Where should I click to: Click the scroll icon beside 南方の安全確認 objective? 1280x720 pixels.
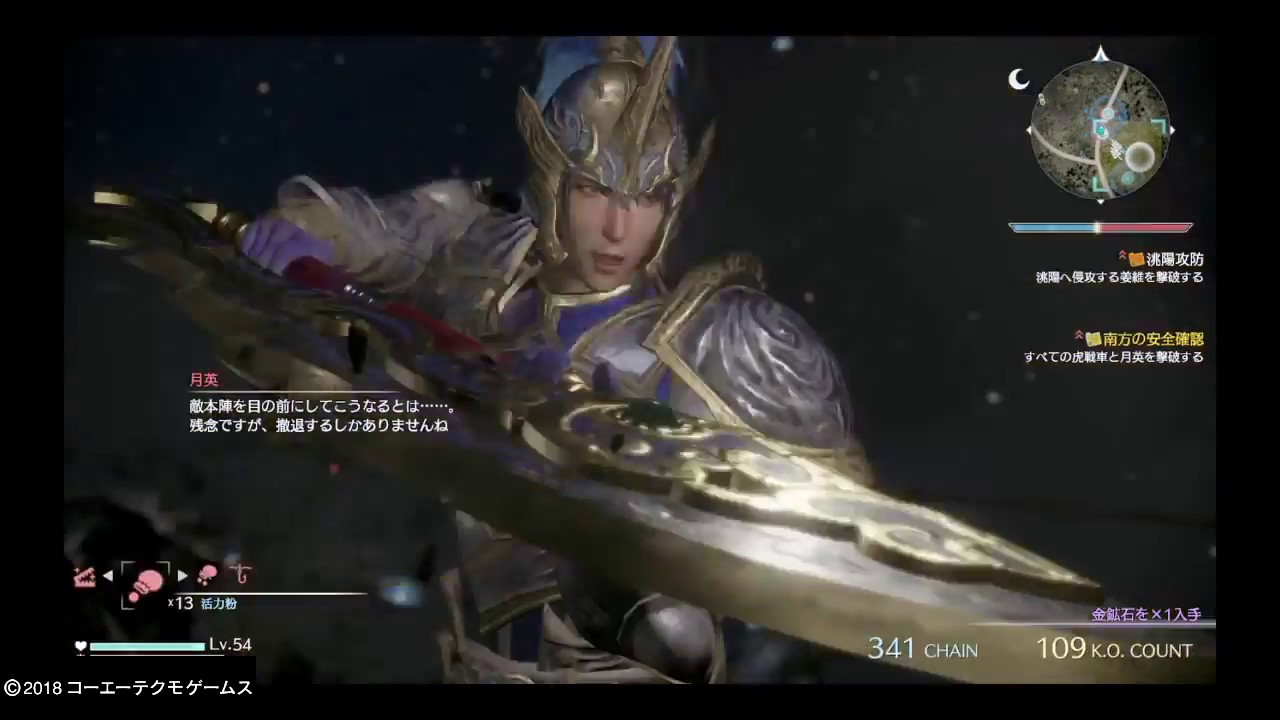tap(1096, 339)
